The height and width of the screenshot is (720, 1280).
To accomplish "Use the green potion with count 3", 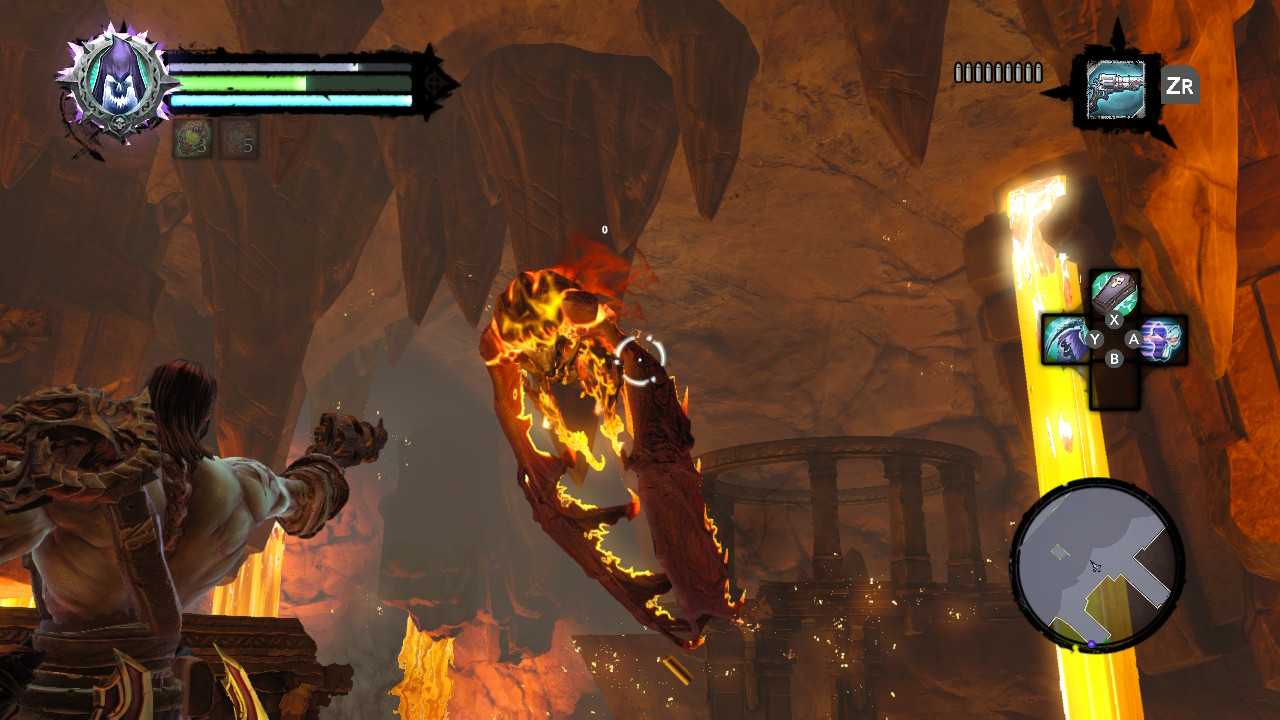I will [x=191, y=138].
